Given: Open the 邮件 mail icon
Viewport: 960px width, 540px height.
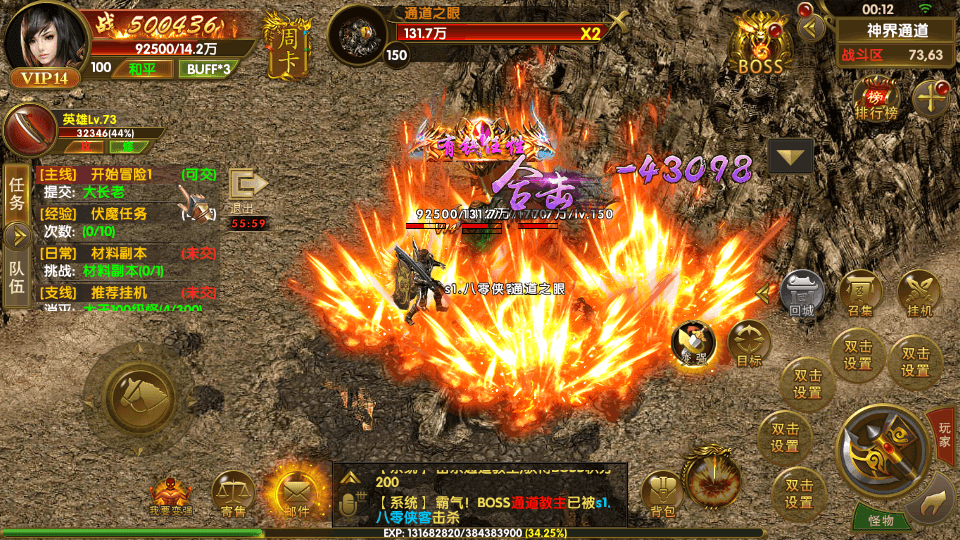Looking at the screenshot, I should tap(293, 495).
